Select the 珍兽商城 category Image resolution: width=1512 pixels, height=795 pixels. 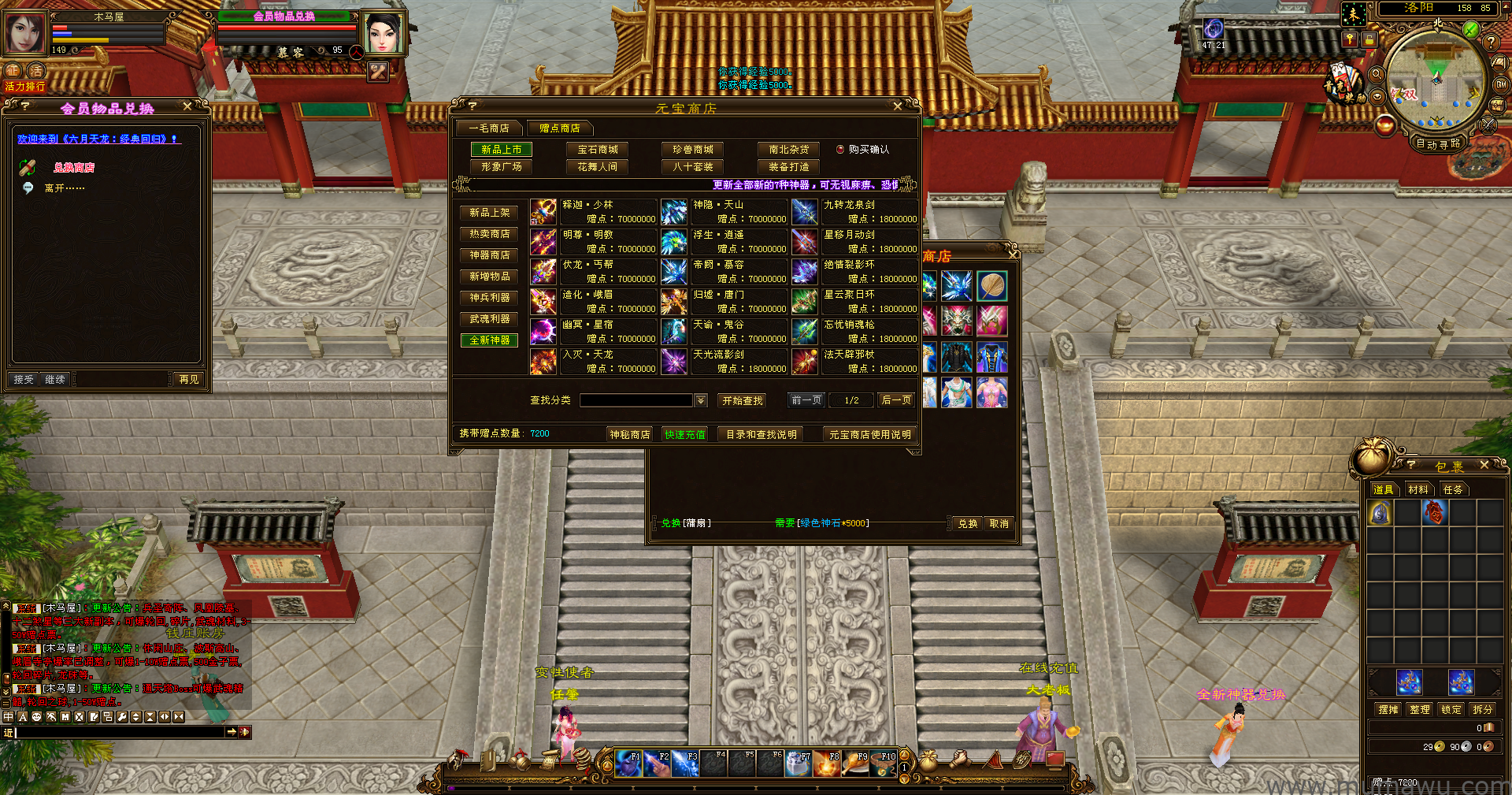tap(693, 150)
